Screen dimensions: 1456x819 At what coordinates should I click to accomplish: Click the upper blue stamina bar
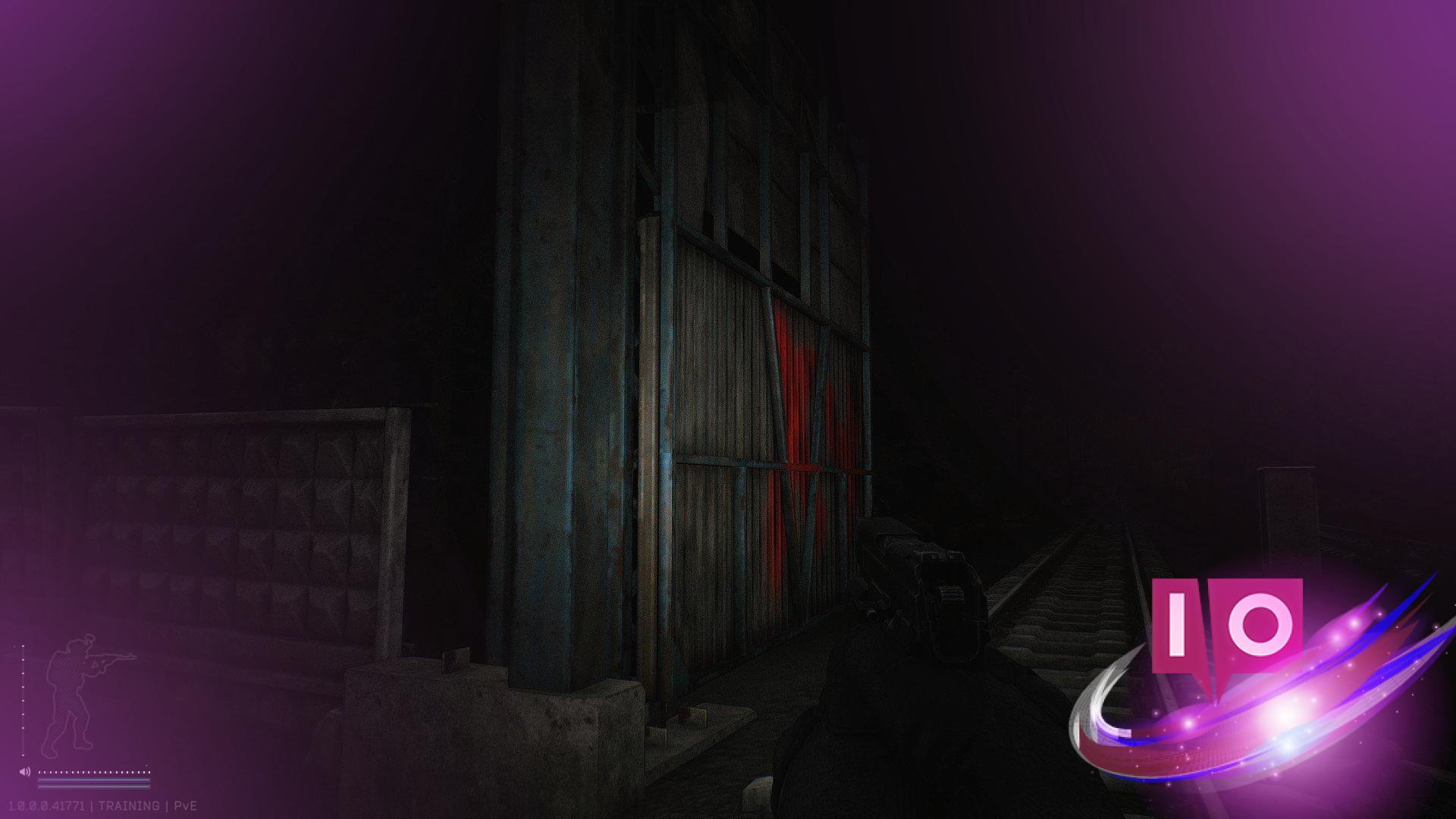click(x=93, y=780)
